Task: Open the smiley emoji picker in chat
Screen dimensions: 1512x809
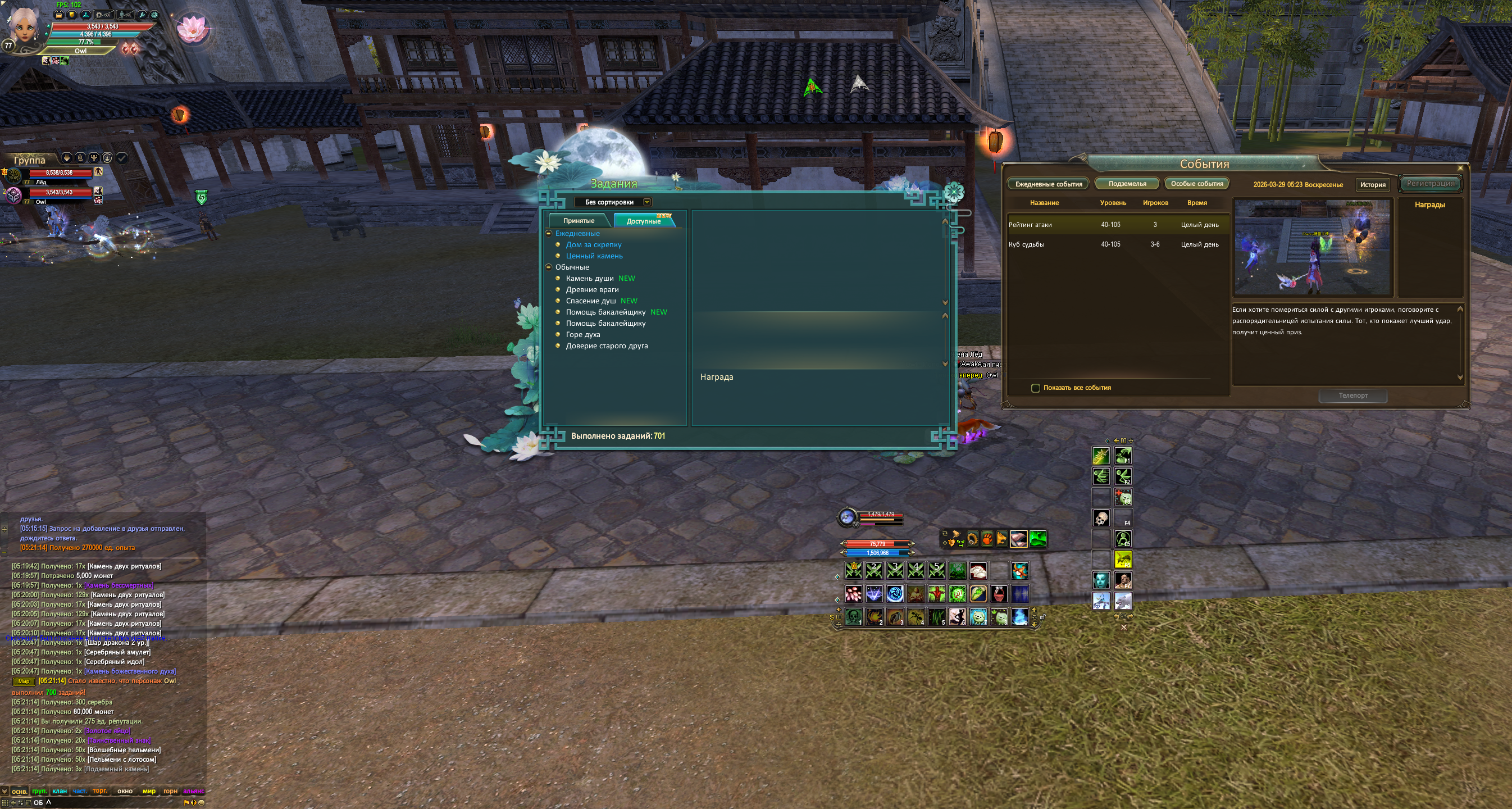Action: click(201, 803)
